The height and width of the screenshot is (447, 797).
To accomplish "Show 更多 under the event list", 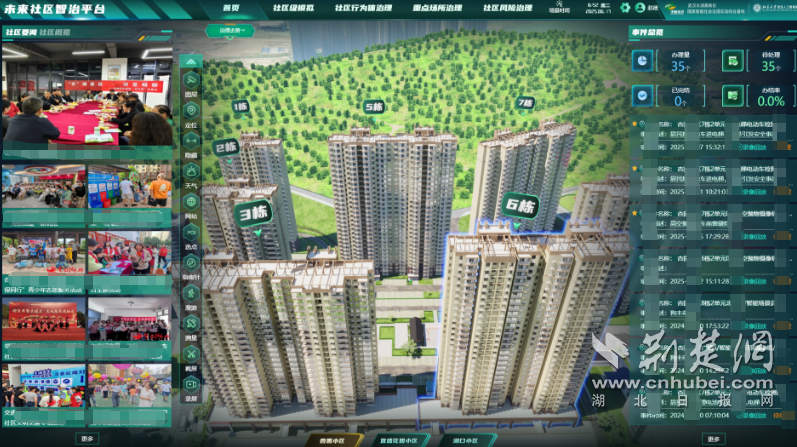I will click(712, 438).
